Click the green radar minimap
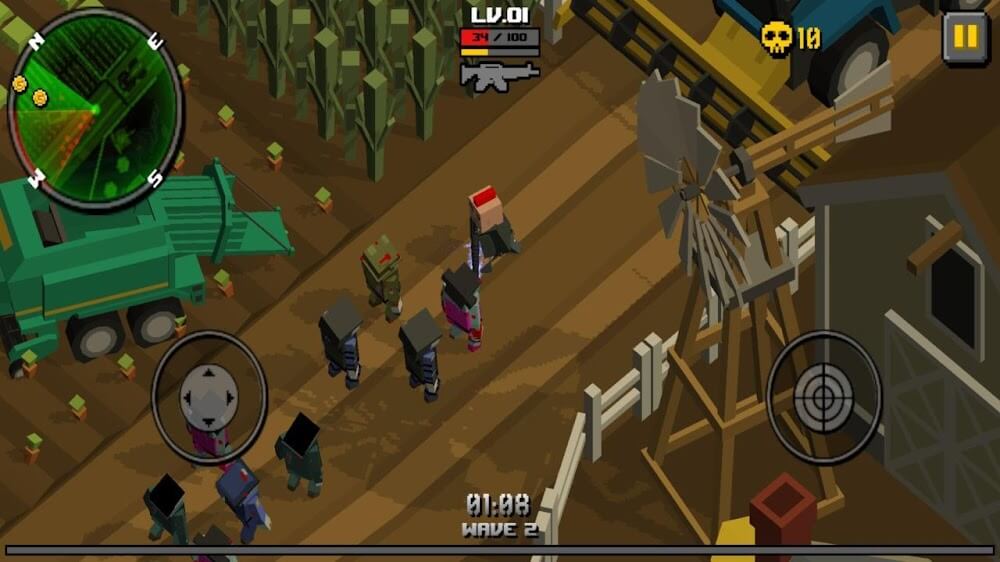This screenshot has width=1000, height=562. coord(95,108)
